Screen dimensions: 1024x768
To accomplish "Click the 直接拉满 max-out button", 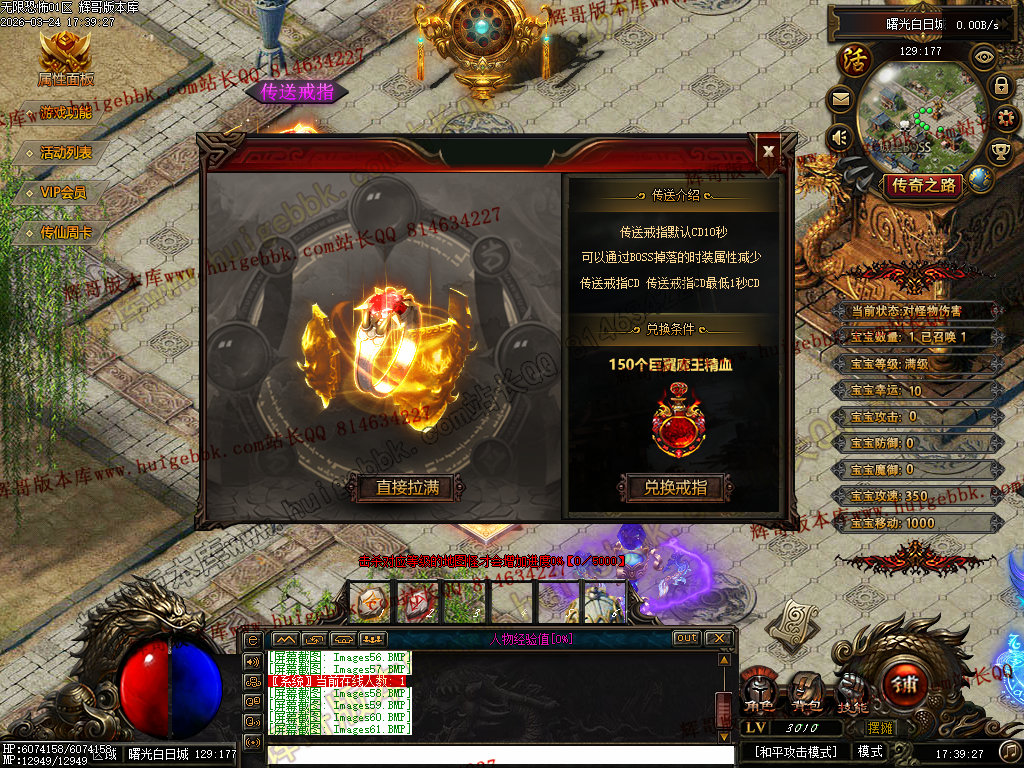I will pos(407,488).
